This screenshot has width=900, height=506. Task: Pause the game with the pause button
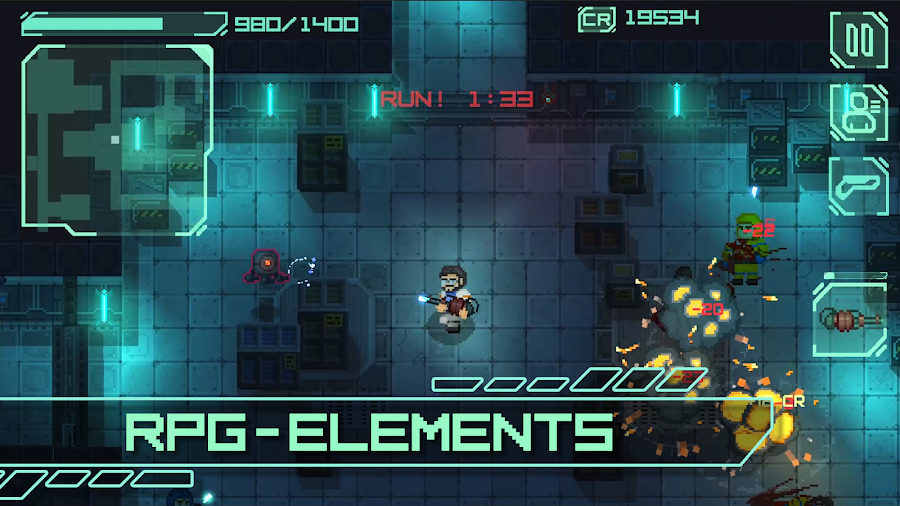858,41
